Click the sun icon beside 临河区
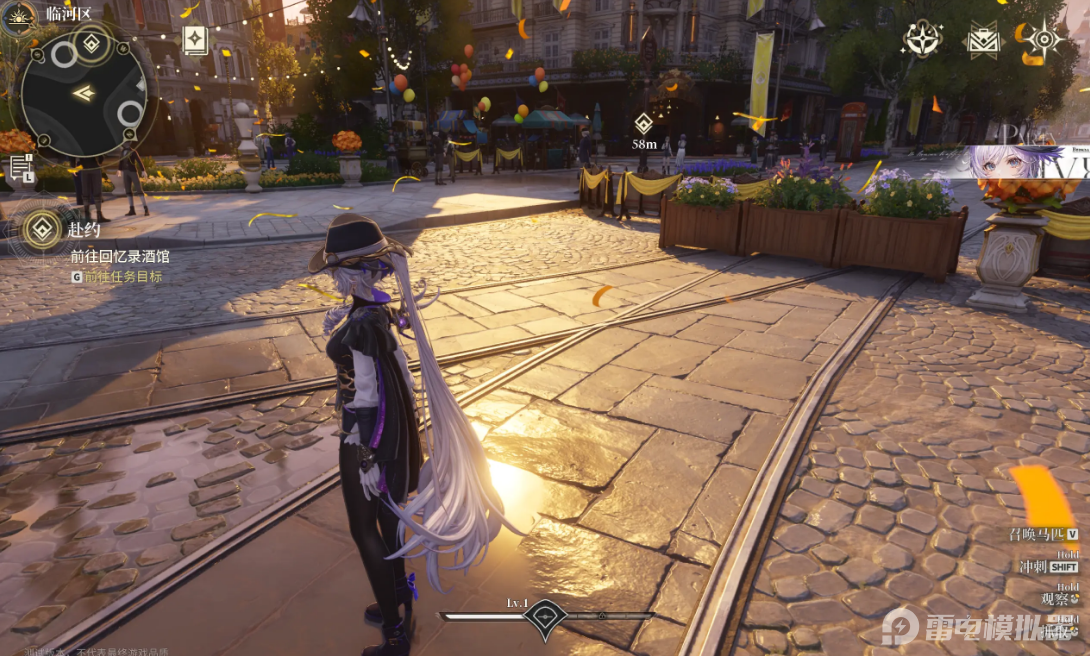 (18, 16)
